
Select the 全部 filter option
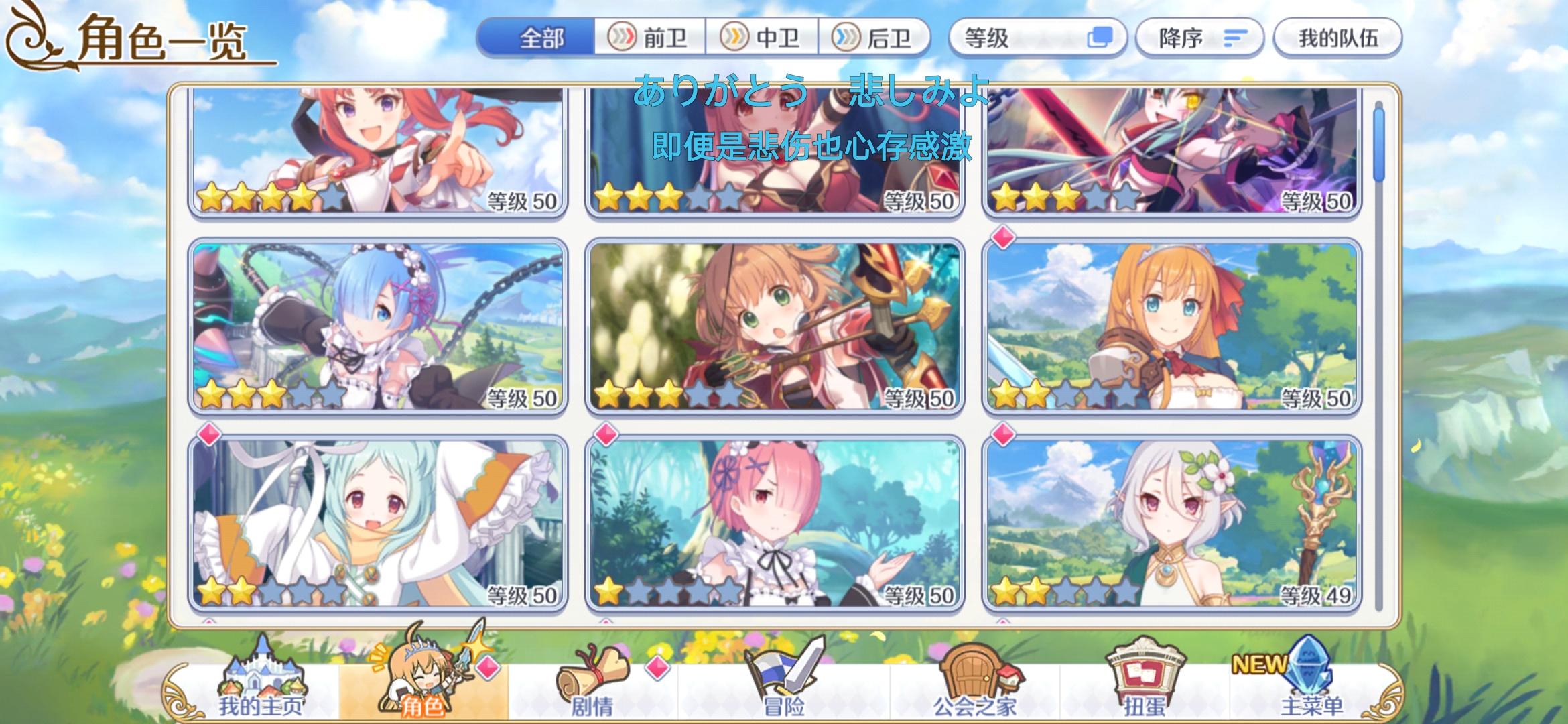[x=543, y=38]
